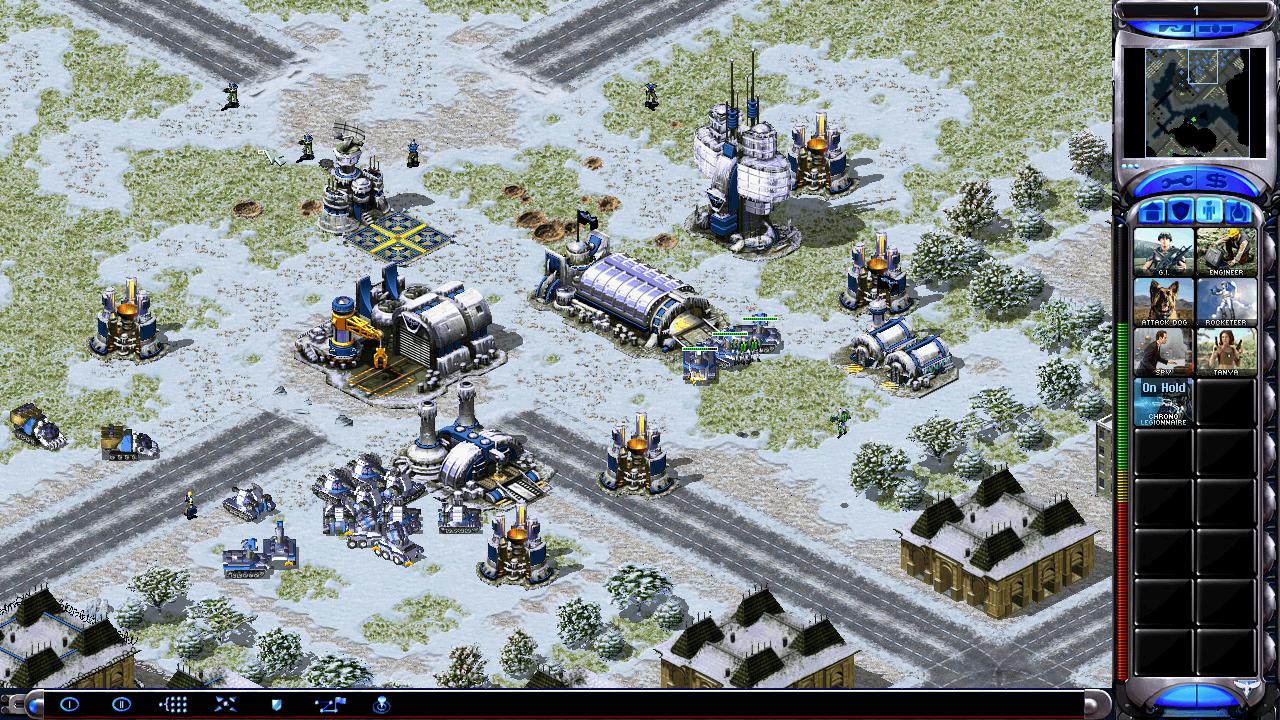The image size is (1280, 720).
Task: Open the defenses tab with shield icon
Action: click(1180, 212)
